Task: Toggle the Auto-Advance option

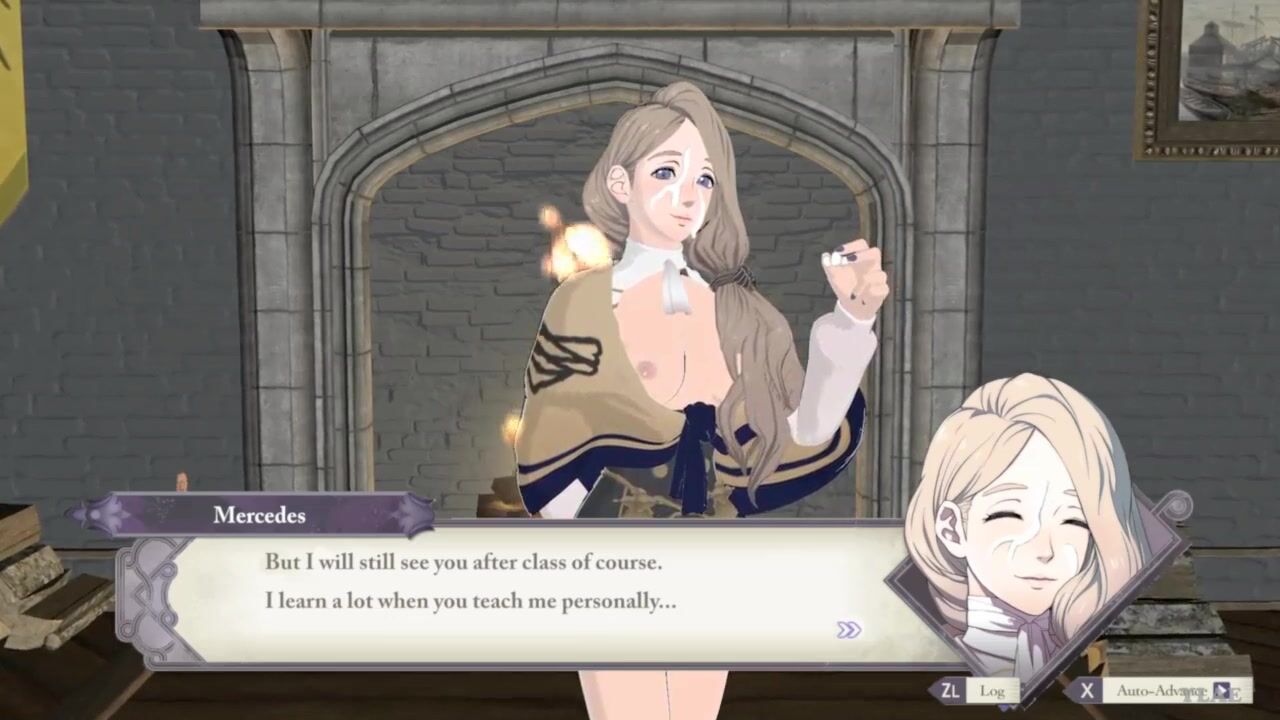Action: (x=1158, y=690)
